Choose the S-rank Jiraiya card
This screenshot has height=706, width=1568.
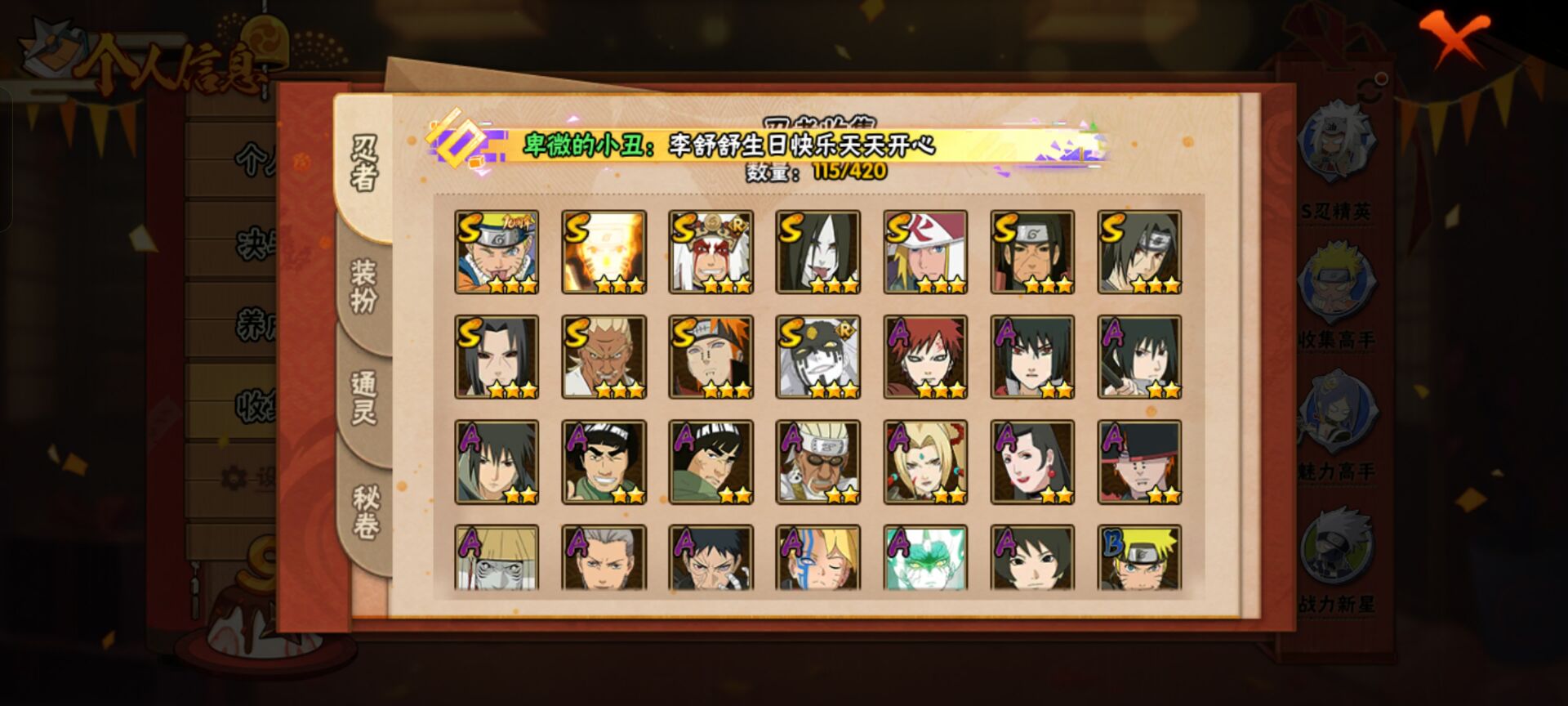click(x=710, y=252)
